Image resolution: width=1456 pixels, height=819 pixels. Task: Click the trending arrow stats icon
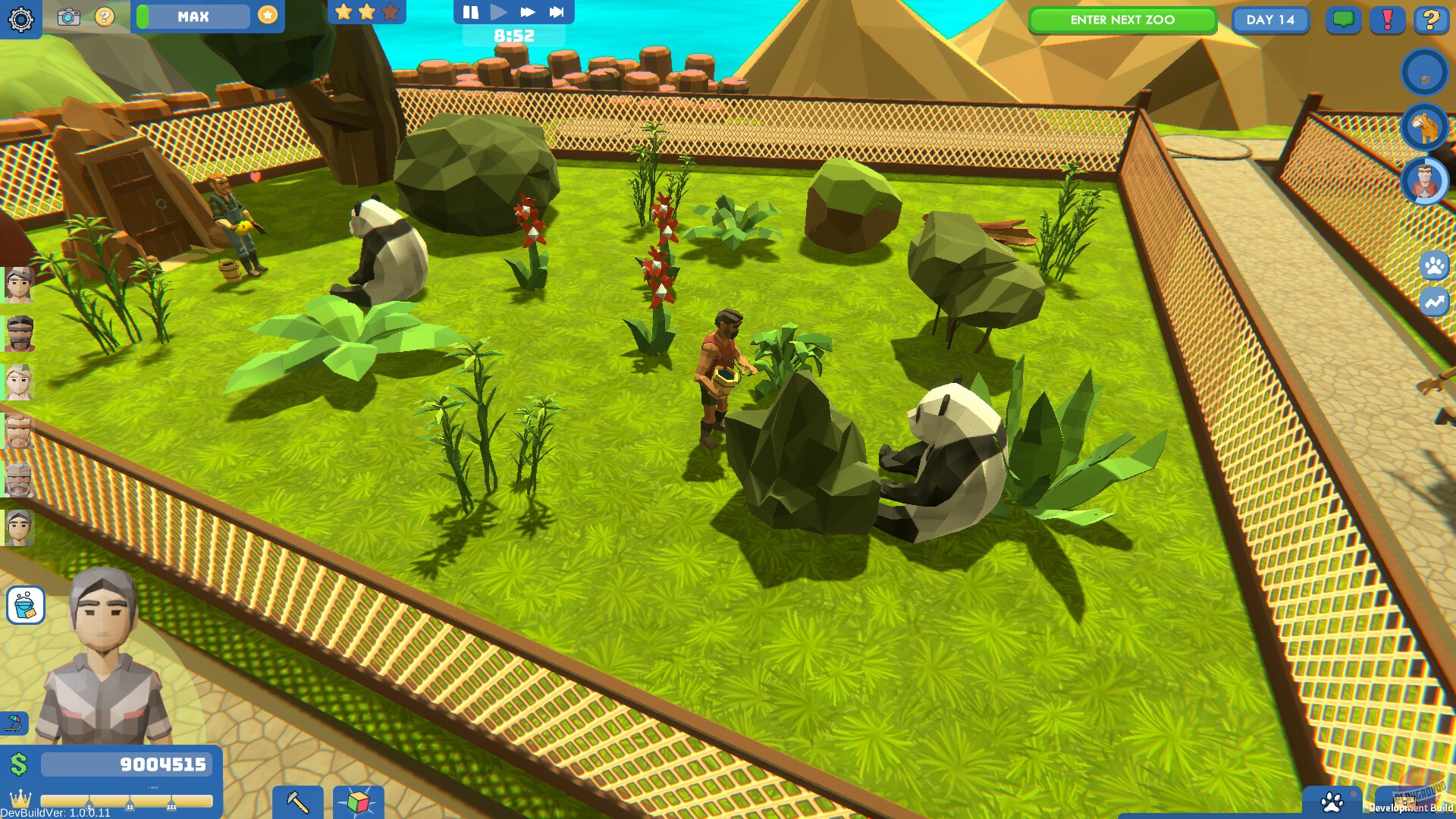coord(1433,301)
